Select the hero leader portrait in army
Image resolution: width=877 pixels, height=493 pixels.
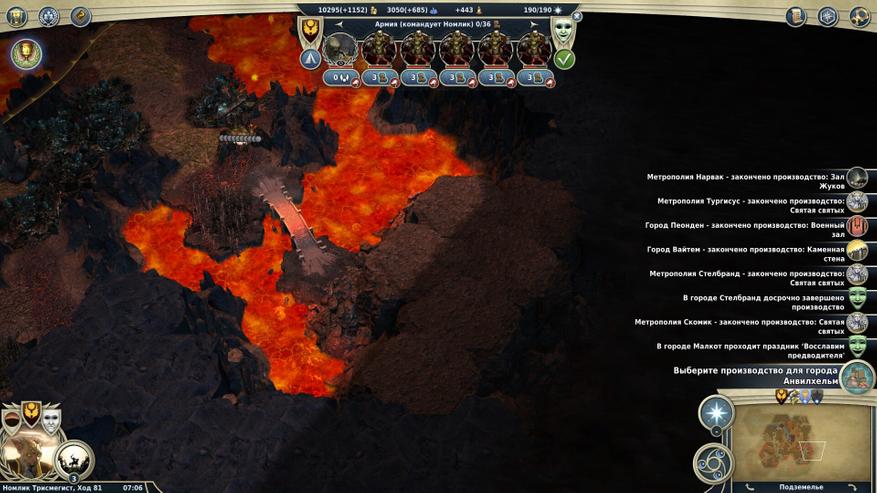(x=342, y=48)
